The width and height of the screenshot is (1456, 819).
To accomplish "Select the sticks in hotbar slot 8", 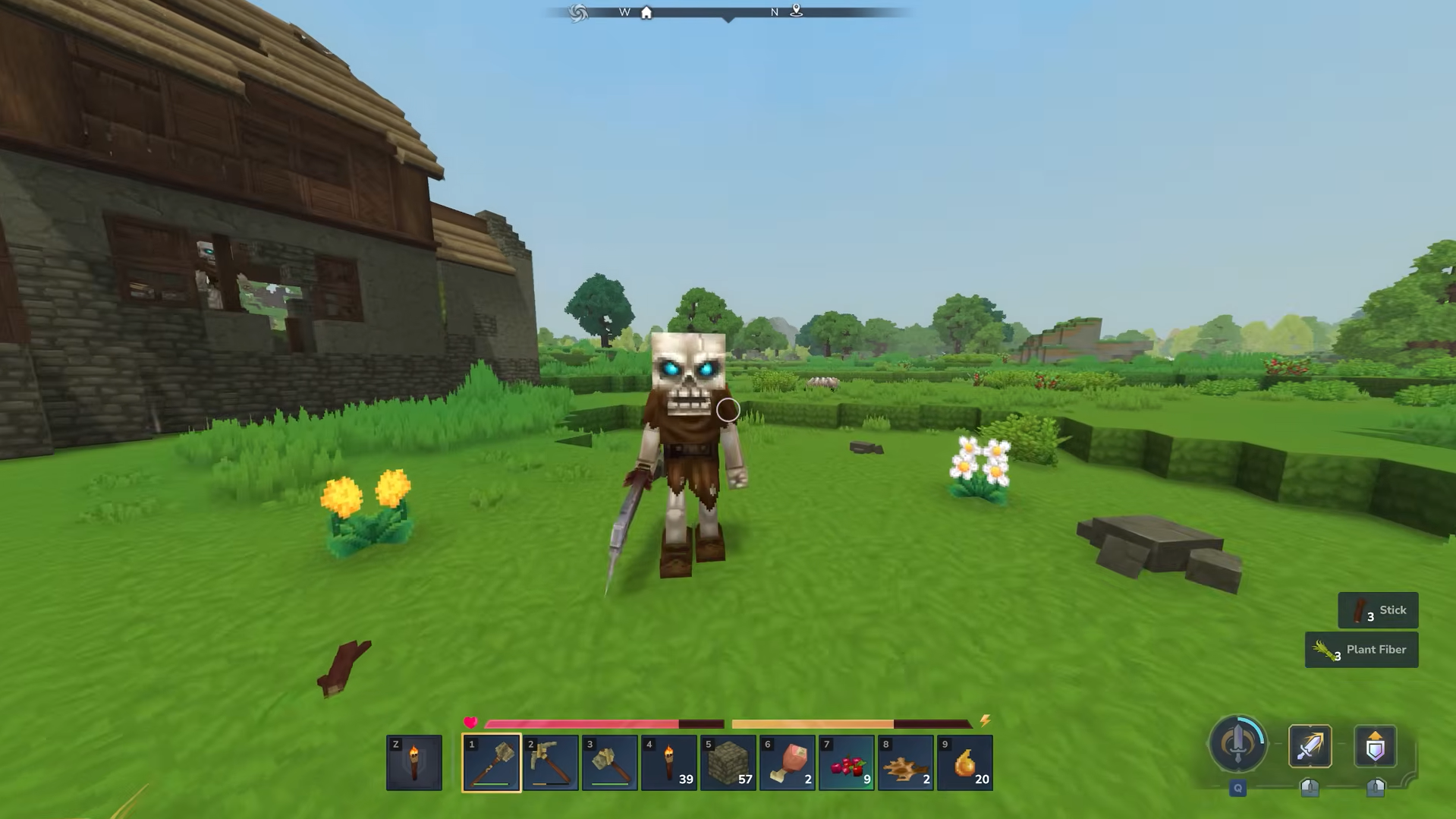I will pyautogui.click(x=904, y=762).
